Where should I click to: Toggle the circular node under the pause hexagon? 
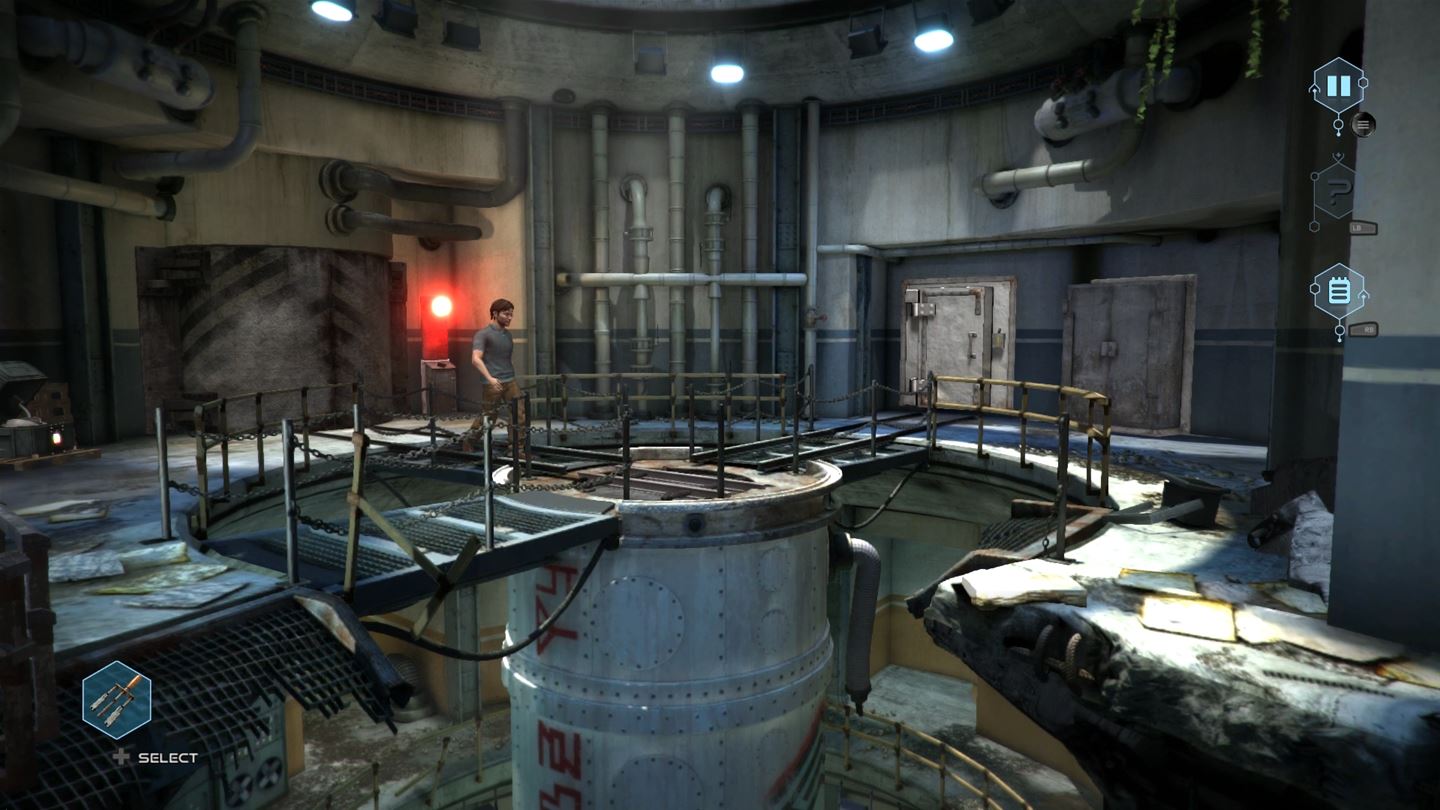click(x=1338, y=124)
